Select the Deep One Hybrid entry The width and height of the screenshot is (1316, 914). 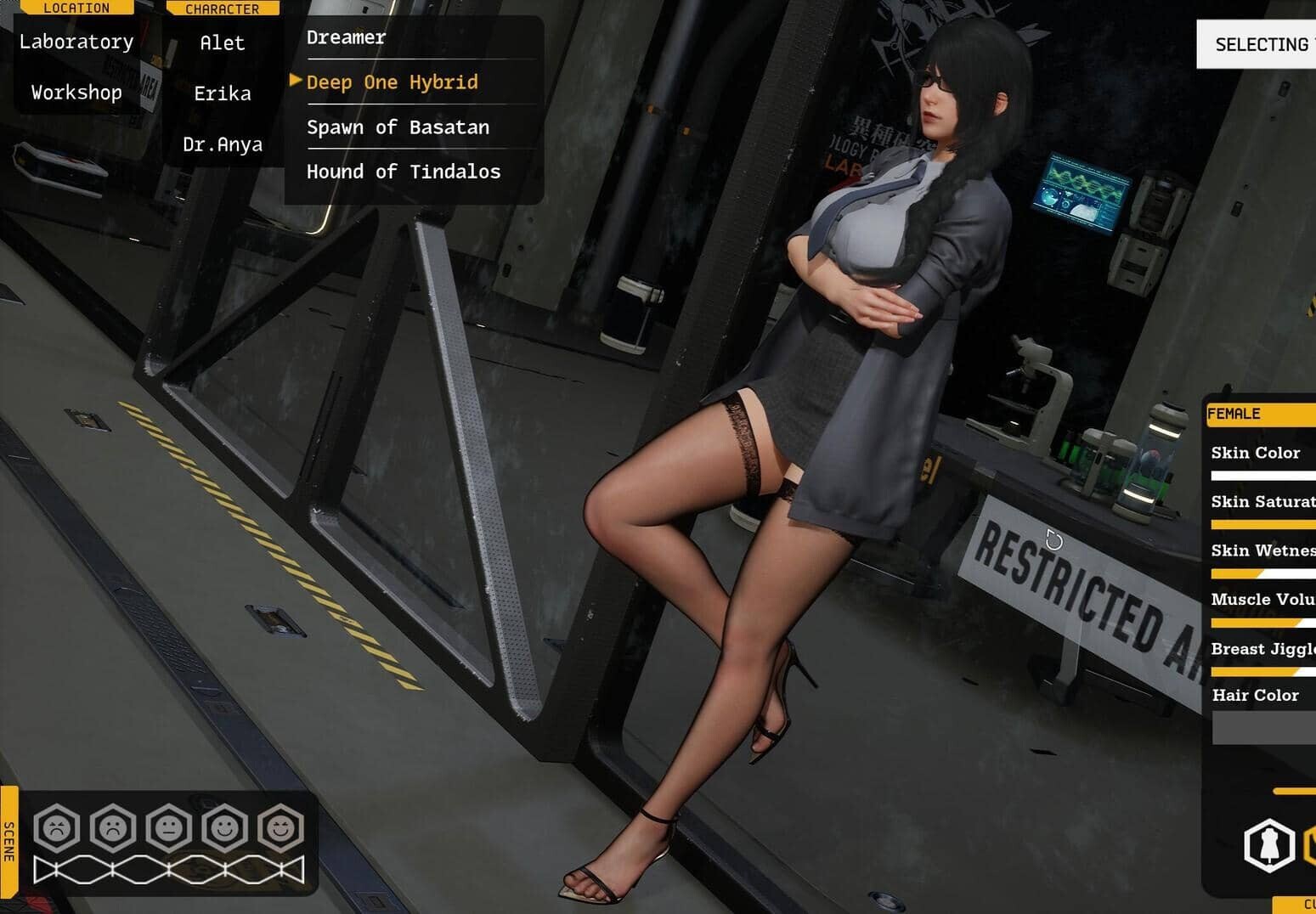click(x=392, y=82)
